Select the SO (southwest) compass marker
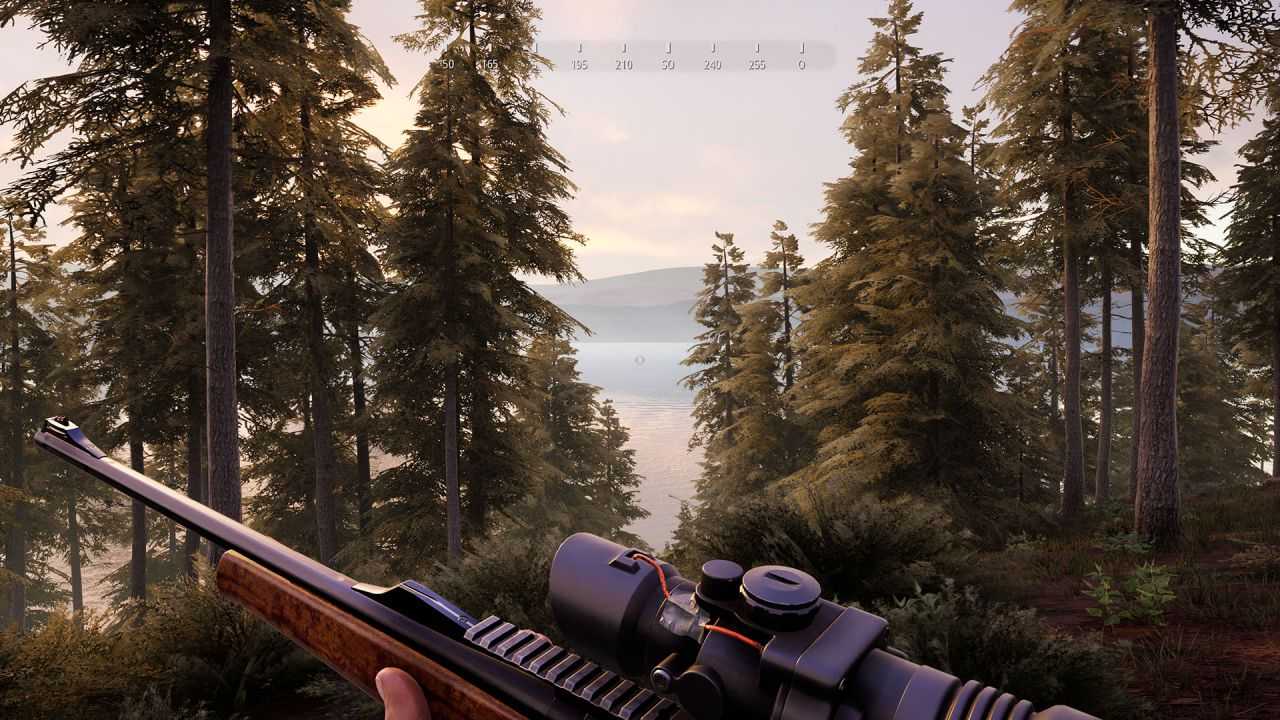Viewport: 1280px width, 720px height. (x=669, y=64)
